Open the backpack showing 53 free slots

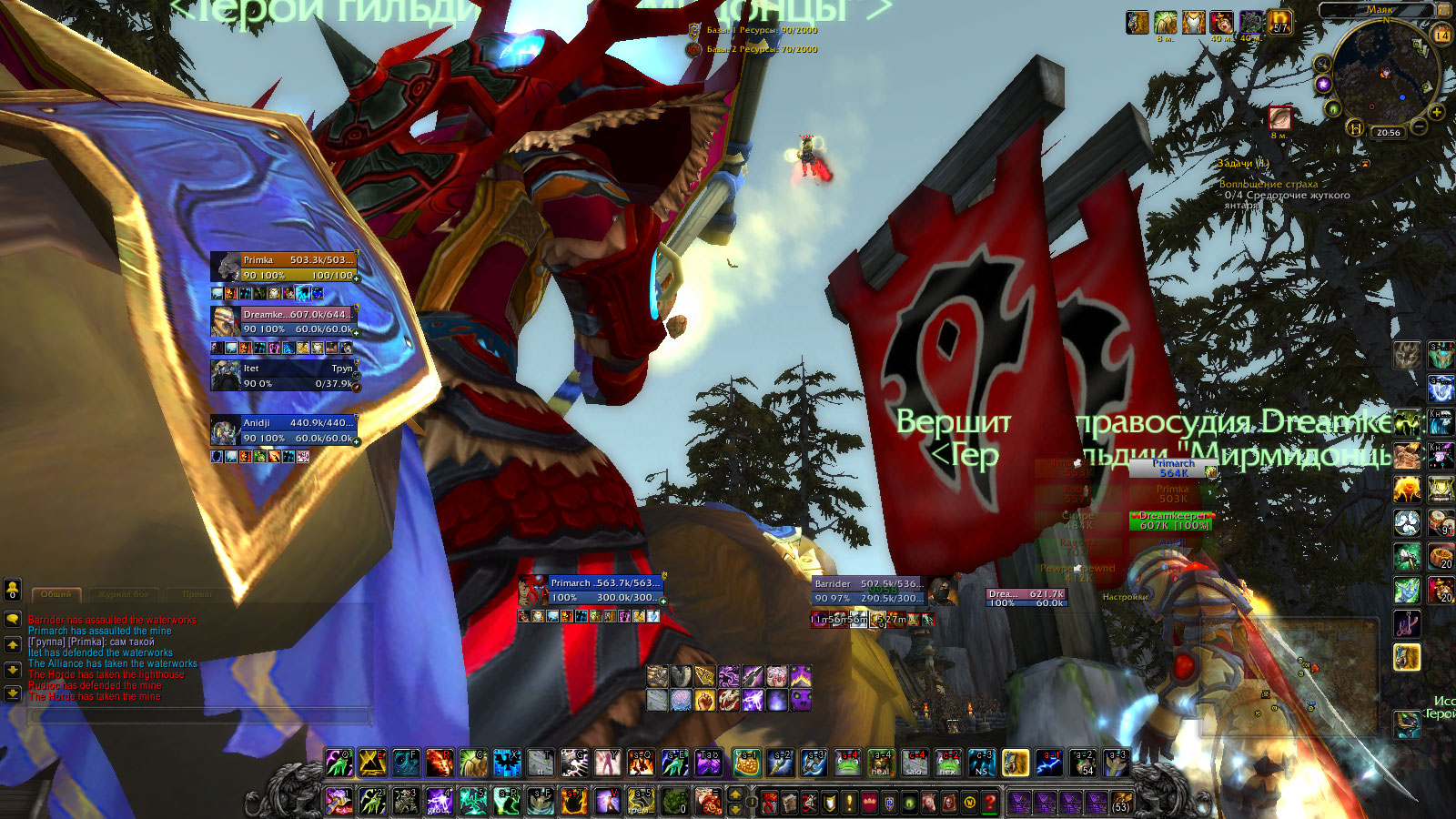(1121, 802)
